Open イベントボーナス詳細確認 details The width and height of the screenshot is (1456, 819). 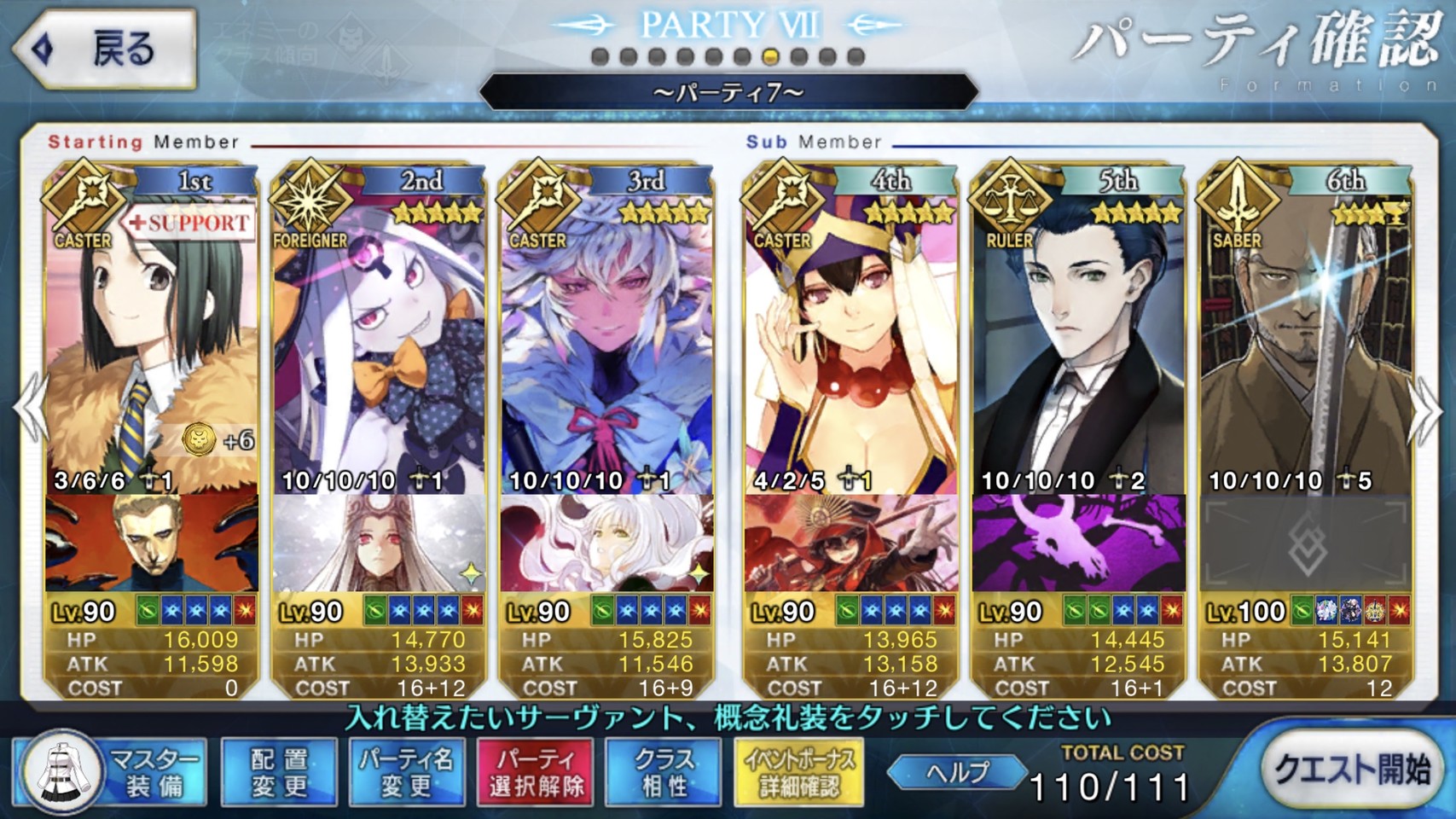coord(798,772)
